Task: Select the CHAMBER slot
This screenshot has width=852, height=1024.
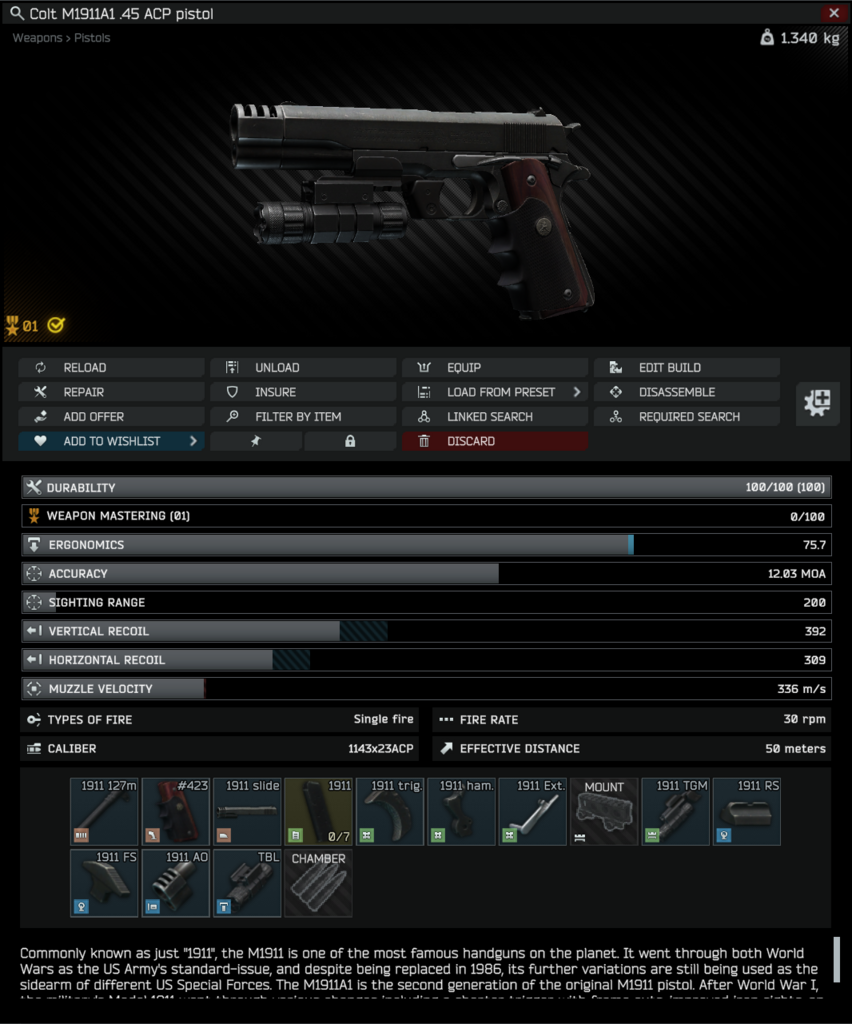Action: pyautogui.click(x=318, y=883)
